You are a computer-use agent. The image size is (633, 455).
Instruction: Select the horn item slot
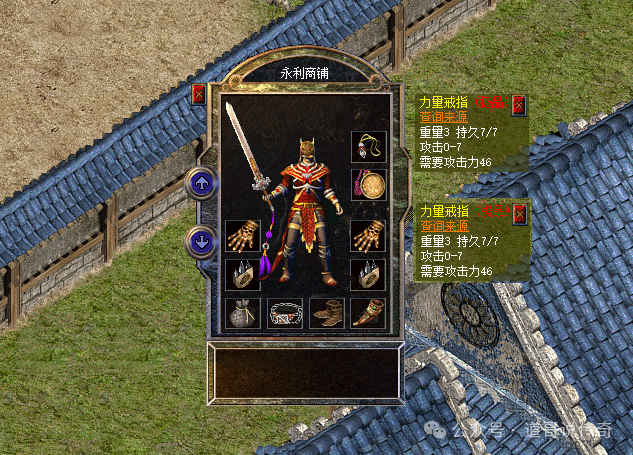[368, 313]
